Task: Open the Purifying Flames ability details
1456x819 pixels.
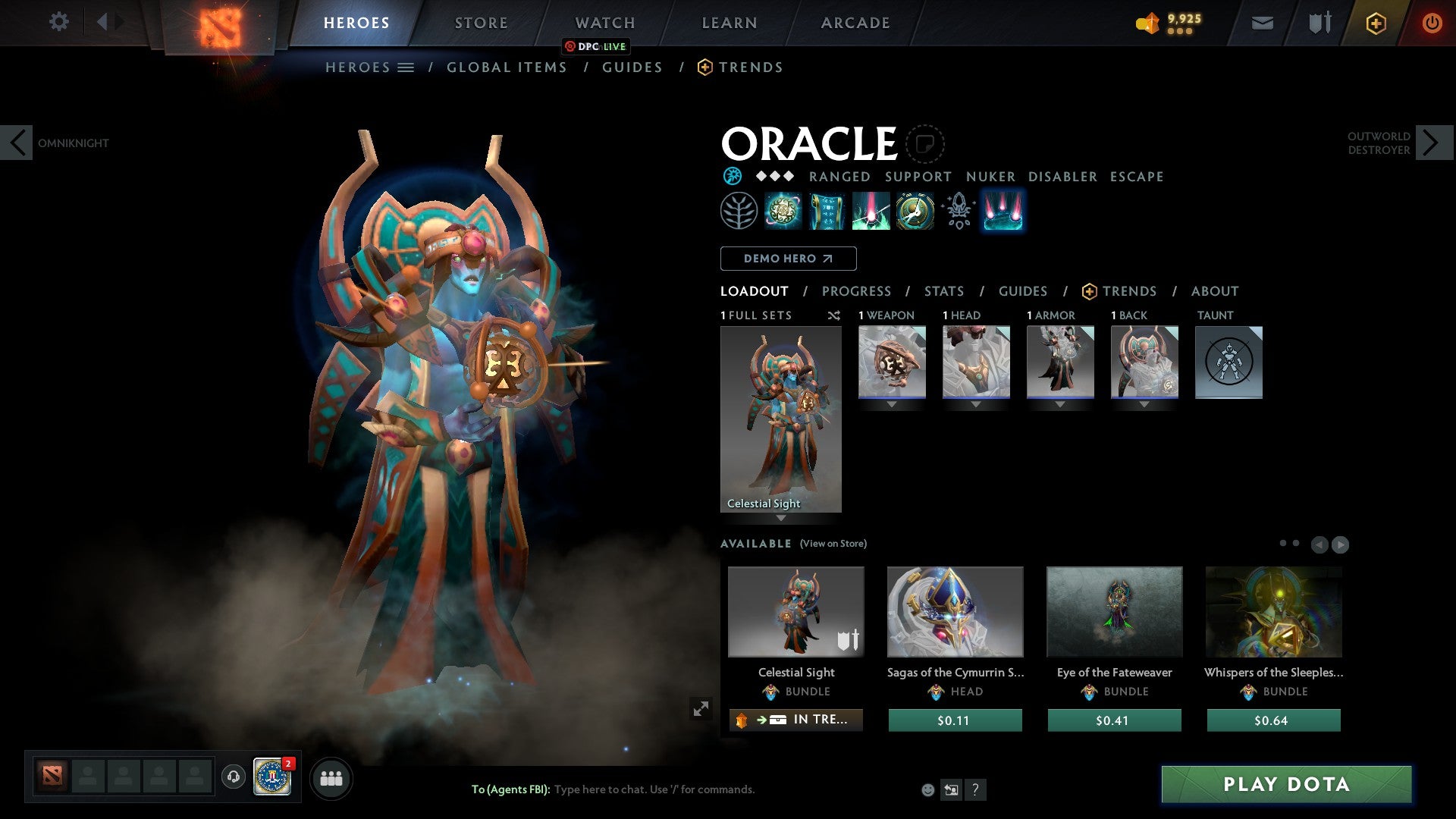Action: click(x=871, y=211)
